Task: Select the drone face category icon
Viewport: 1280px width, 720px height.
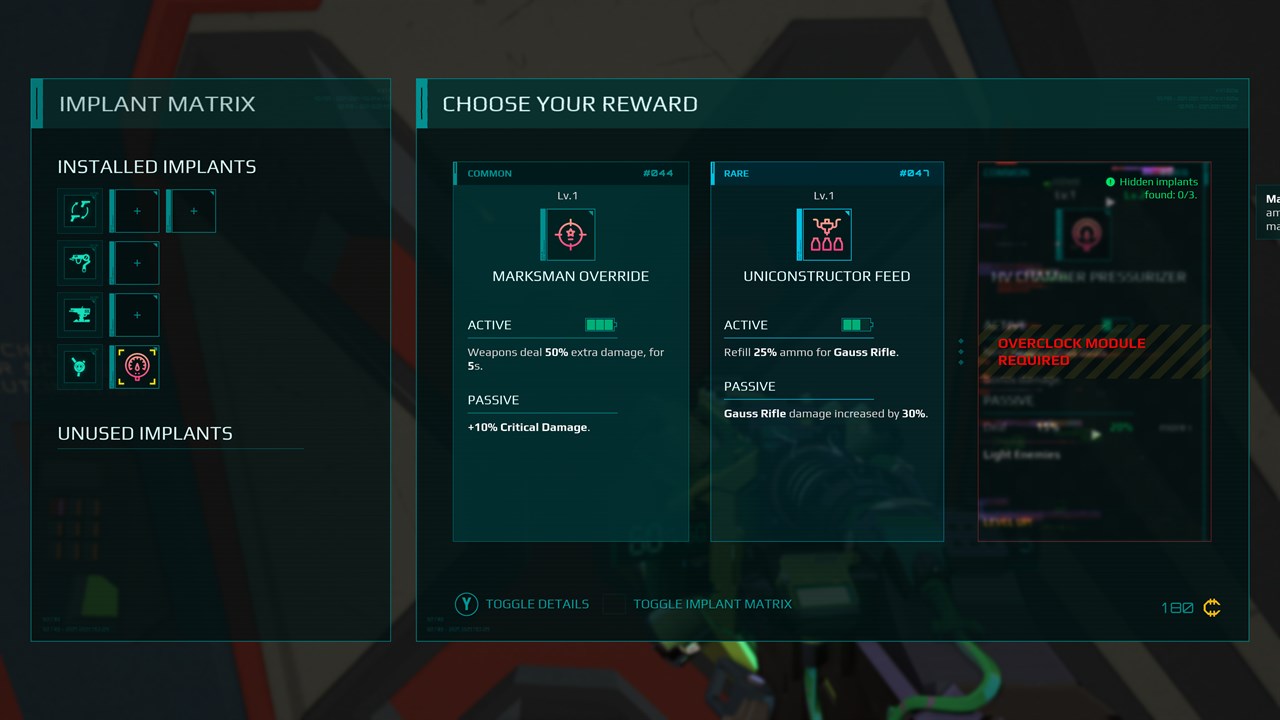Action: click(80, 367)
